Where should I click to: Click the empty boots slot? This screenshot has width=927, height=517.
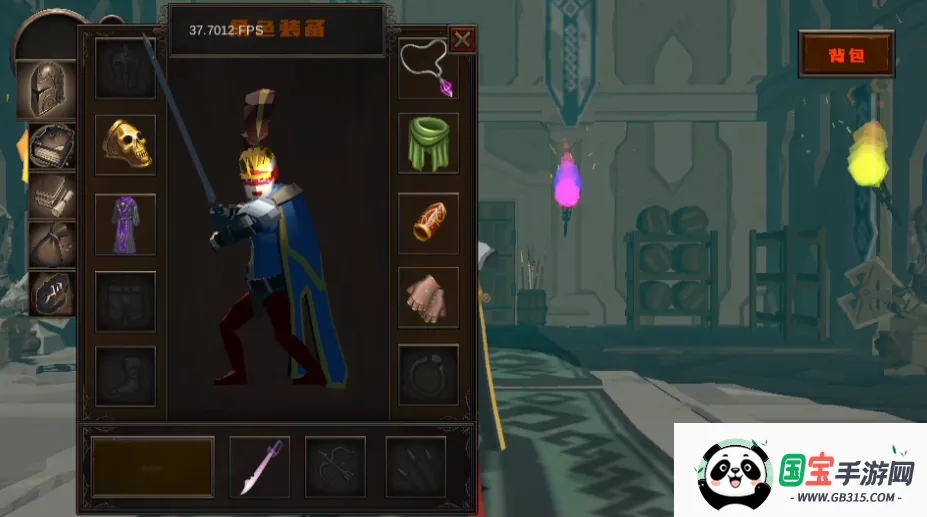click(x=125, y=375)
